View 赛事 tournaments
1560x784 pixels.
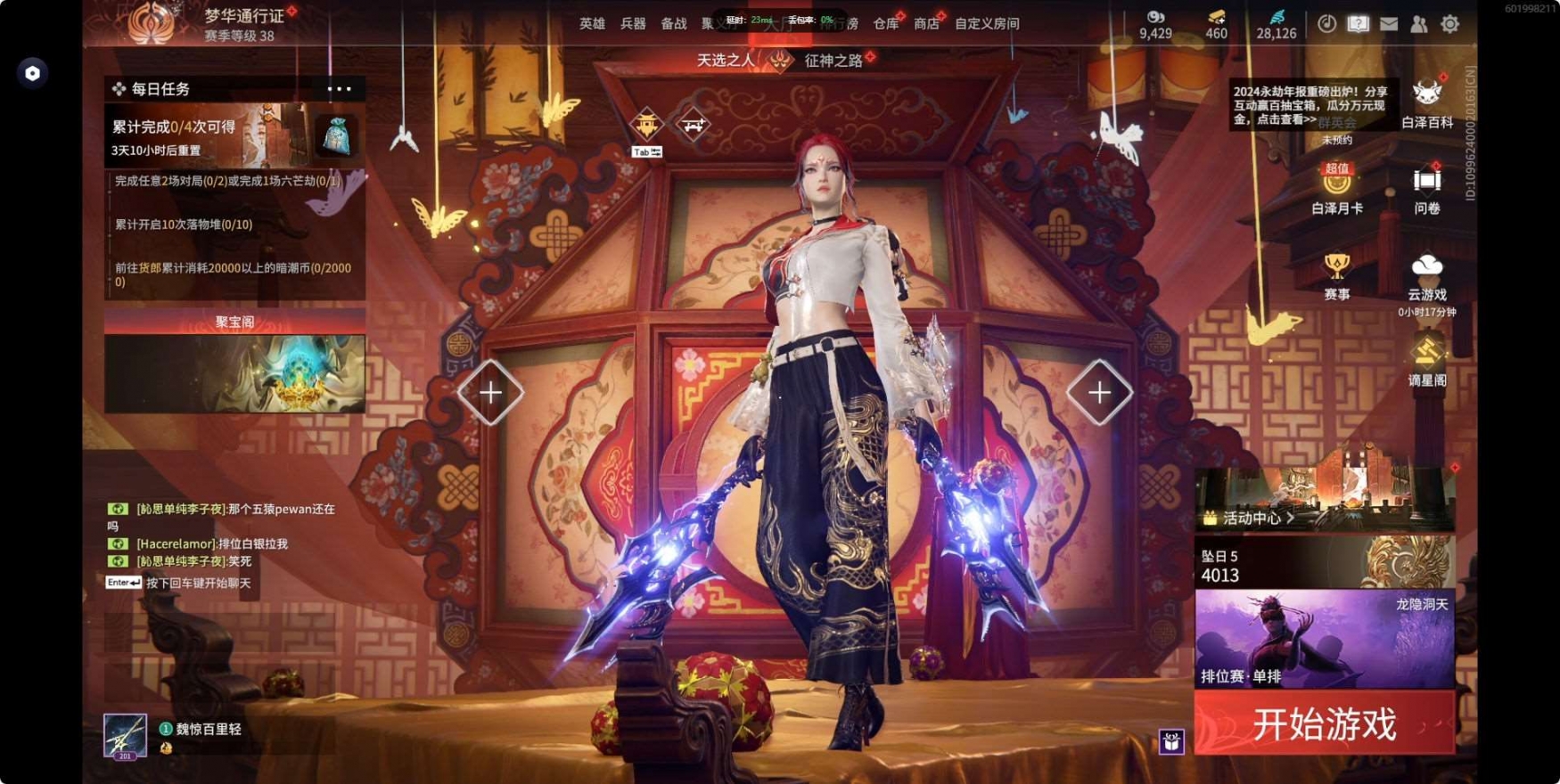[1336, 275]
